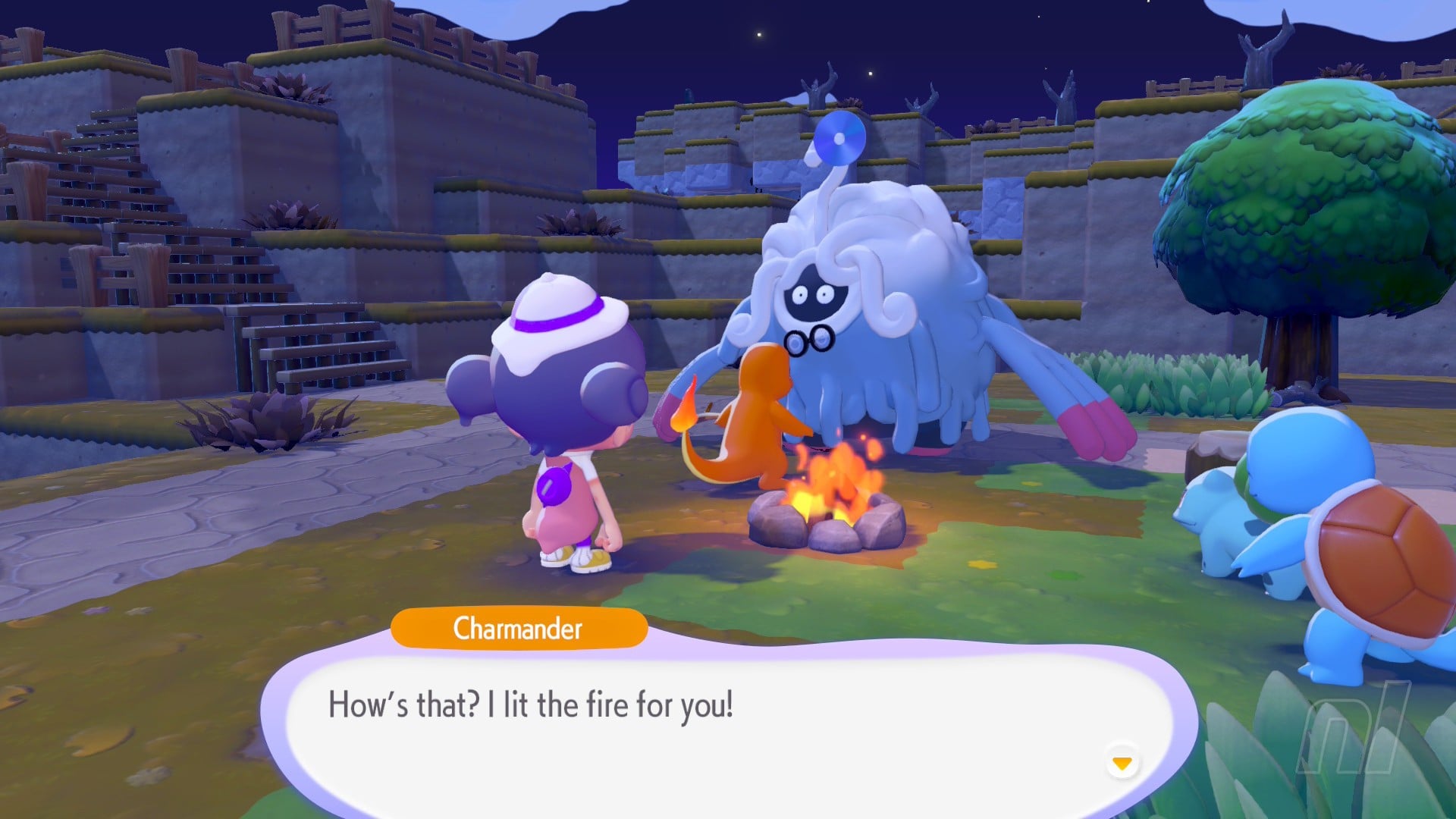Advance dialogue with the orange arrow
The width and height of the screenshot is (1456, 819).
coord(1122,762)
